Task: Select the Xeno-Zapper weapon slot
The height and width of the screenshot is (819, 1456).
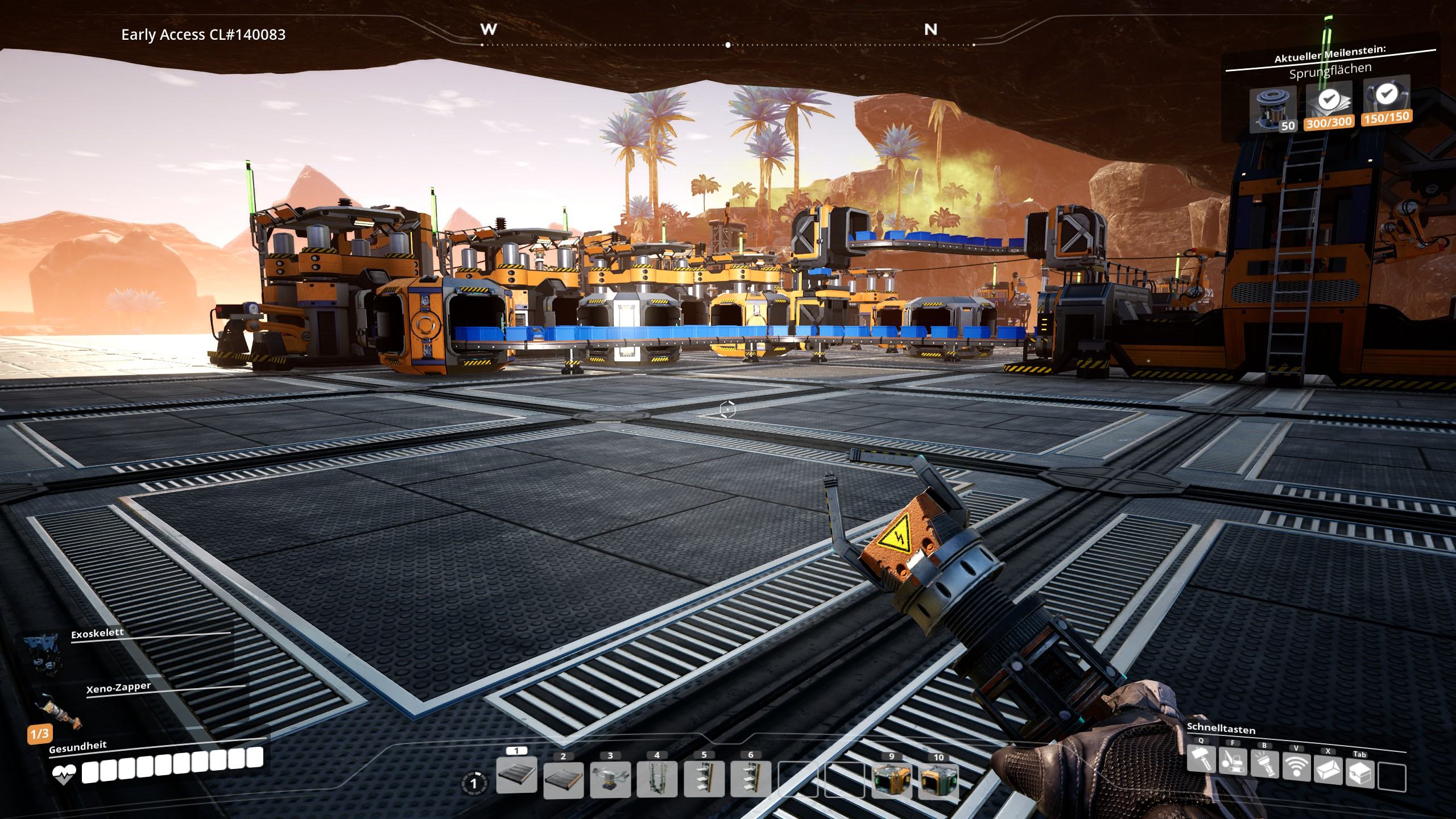Action: point(57,711)
